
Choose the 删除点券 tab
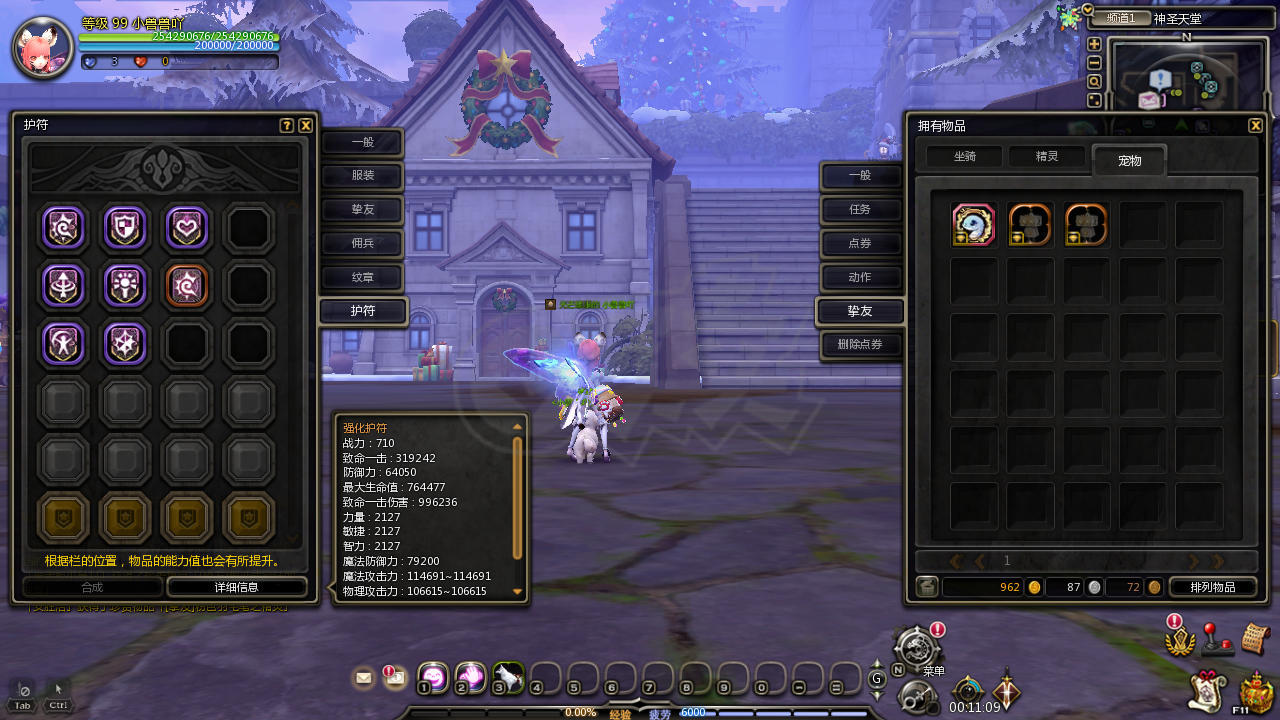pyautogui.click(x=860, y=346)
